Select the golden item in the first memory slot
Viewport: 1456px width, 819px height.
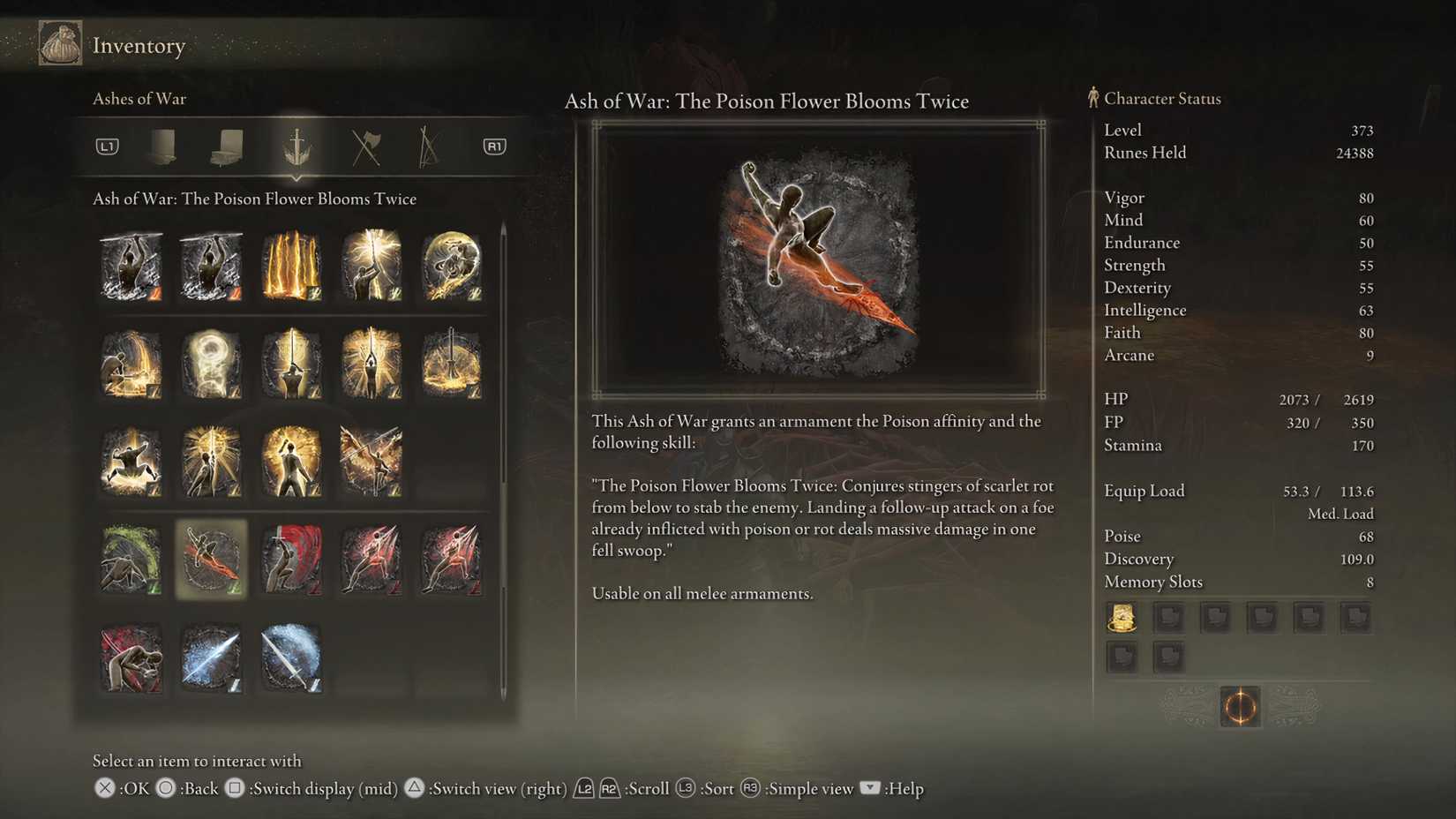pos(1122,618)
